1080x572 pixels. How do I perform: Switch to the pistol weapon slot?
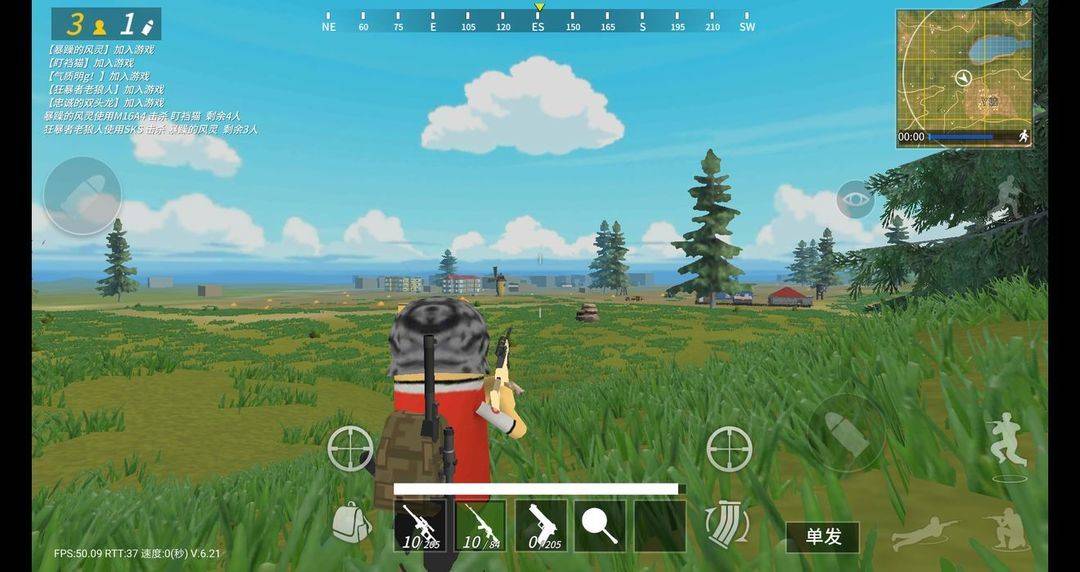[x=541, y=526]
